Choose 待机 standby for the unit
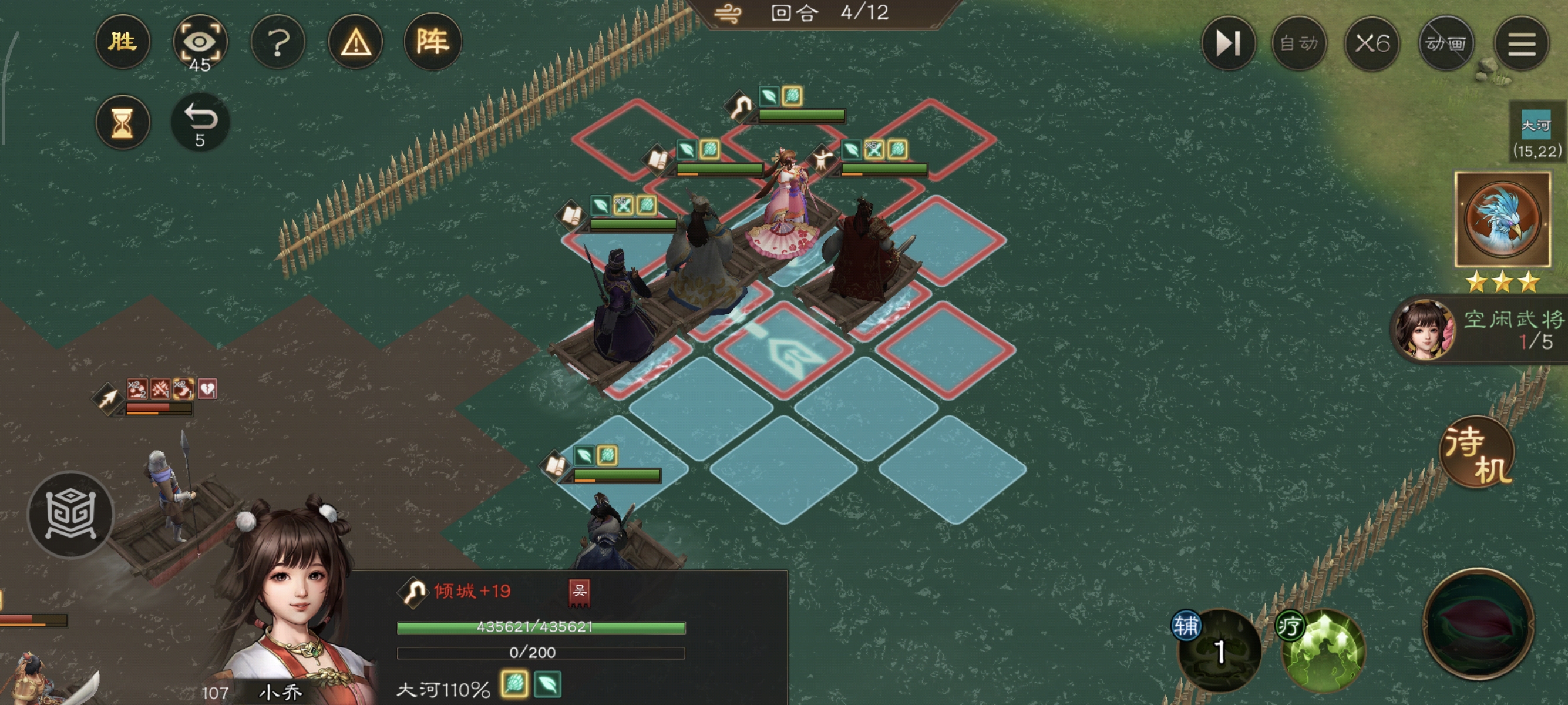Image resolution: width=1568 pixels, height=705 pixels. pyautogui.click(x=1477, y=454)
